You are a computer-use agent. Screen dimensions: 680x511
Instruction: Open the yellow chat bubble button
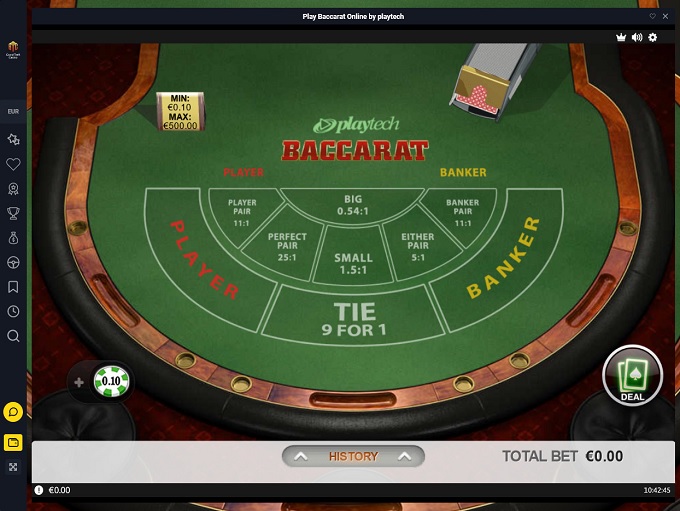pyautogui.click(x=13, y=411)
